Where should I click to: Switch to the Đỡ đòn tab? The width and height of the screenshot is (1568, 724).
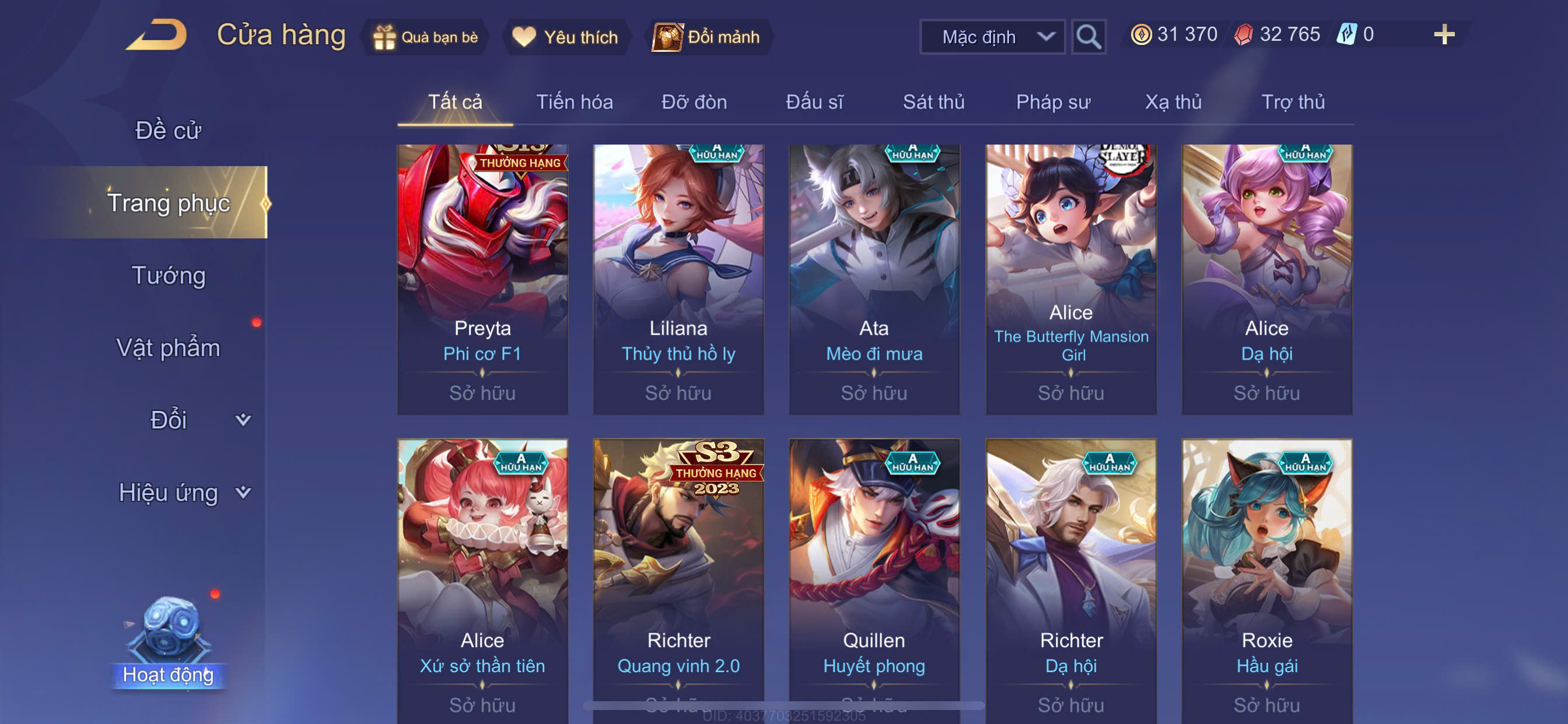pyautogui.click(x=694, y=102)
